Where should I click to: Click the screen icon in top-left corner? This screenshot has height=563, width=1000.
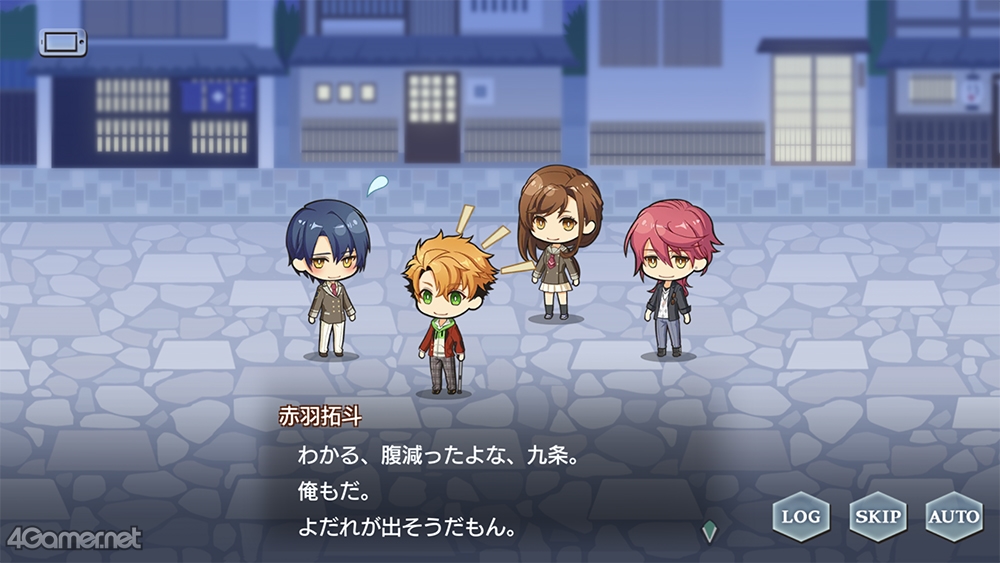coord(63,42)
